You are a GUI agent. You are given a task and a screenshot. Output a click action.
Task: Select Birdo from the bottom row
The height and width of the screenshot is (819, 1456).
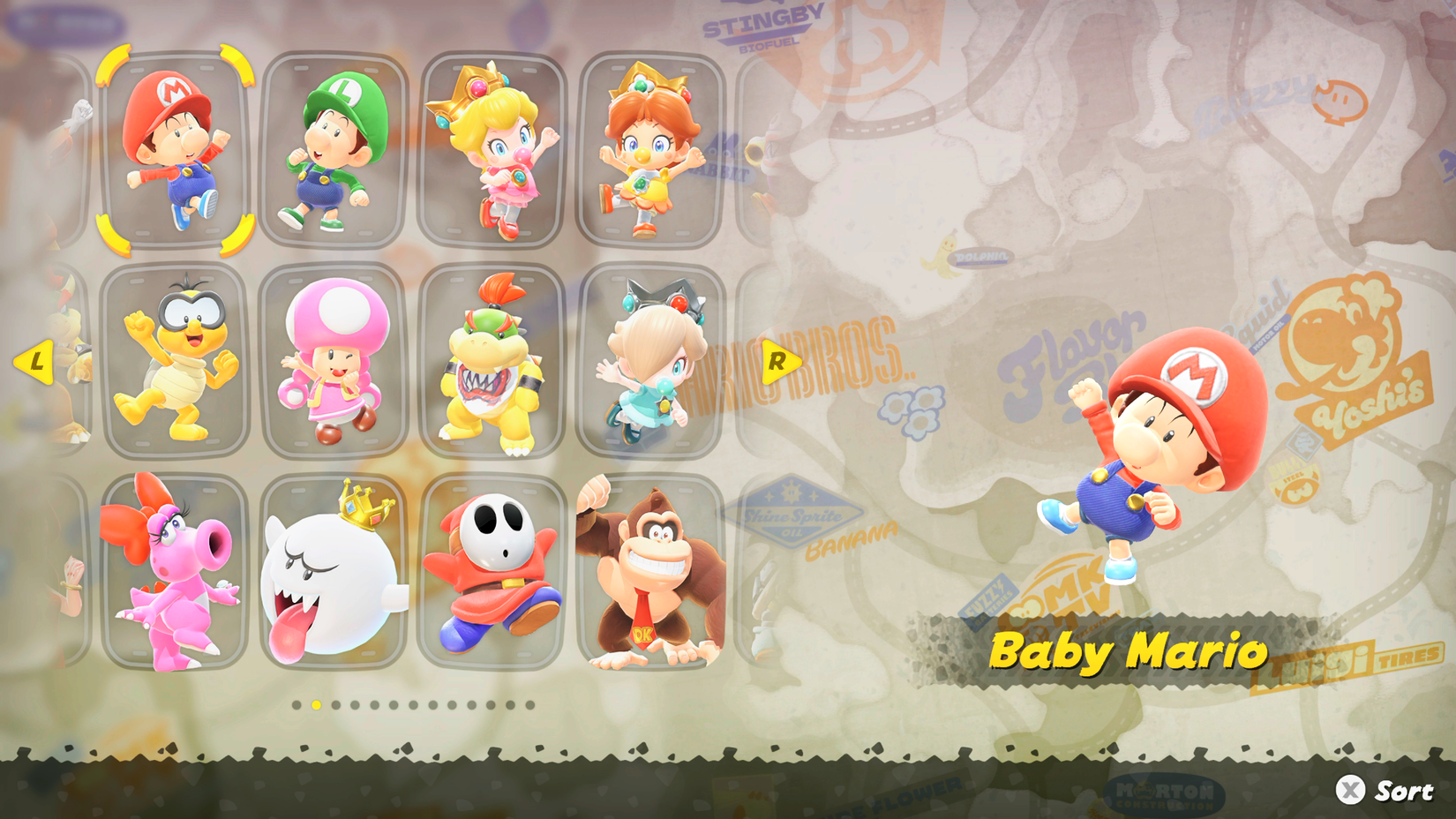click(x=176, y=574)
